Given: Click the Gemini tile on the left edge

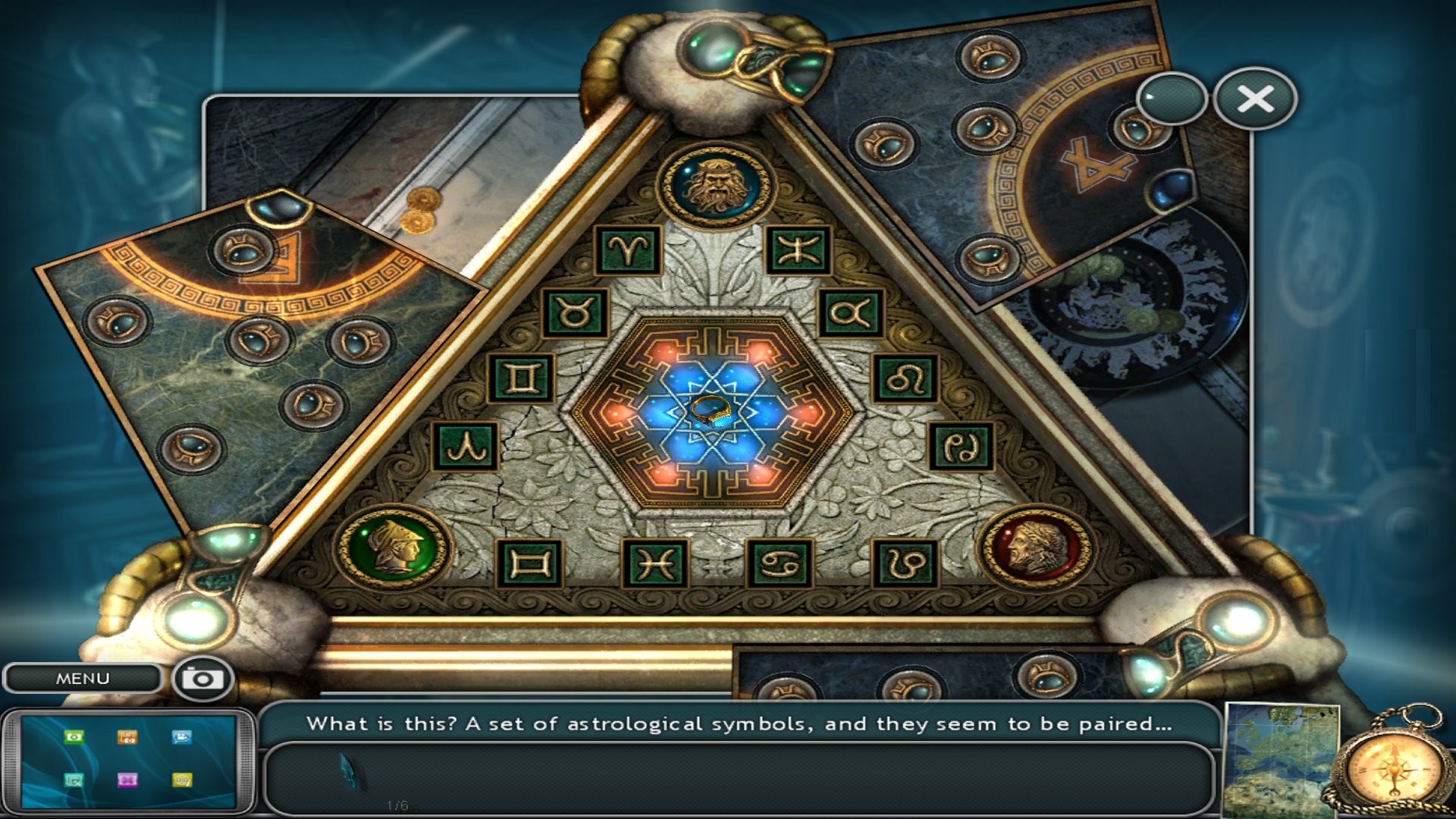Looking at the screenshot, I should [x=521, y=378].
